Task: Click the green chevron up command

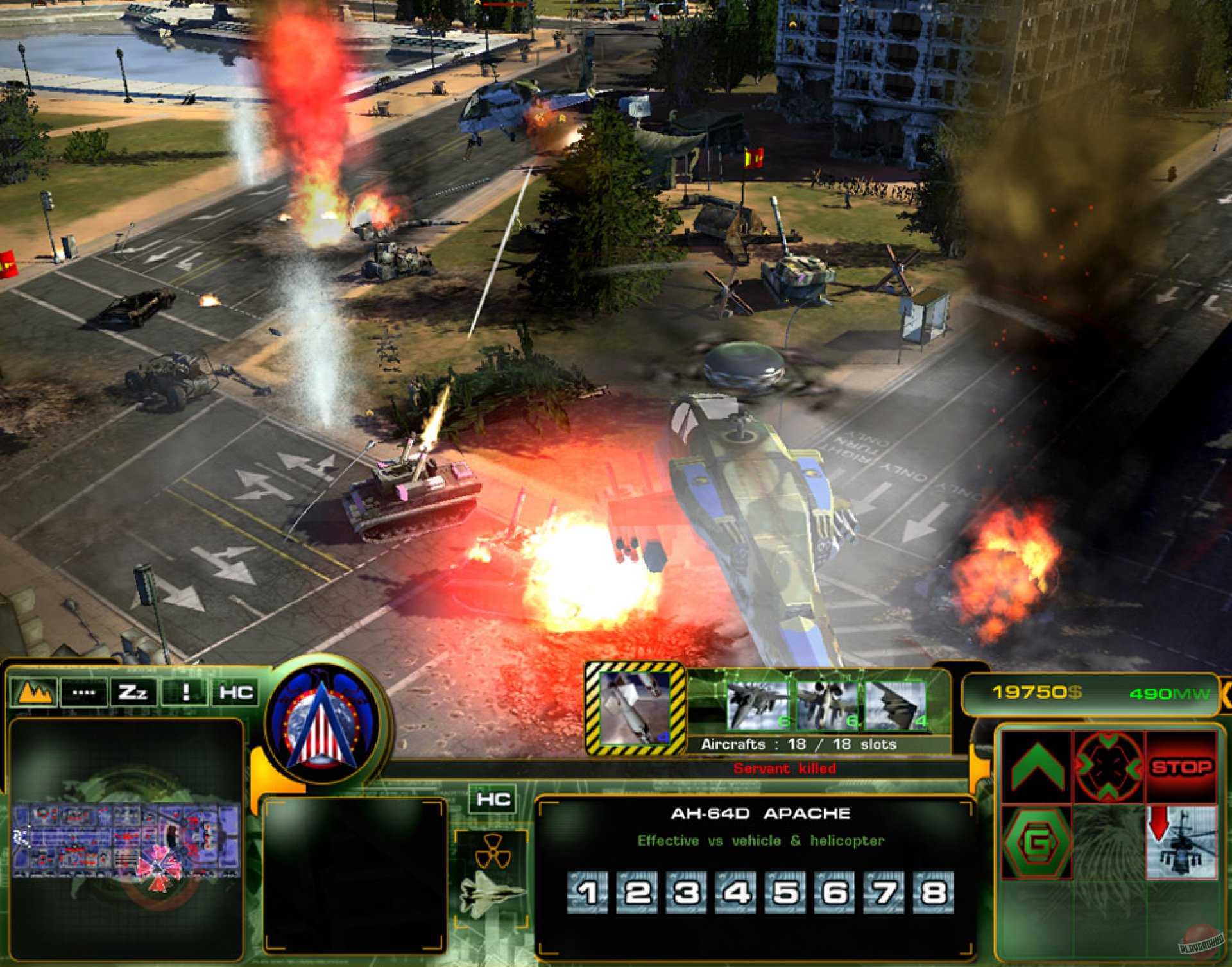Action: [1037, 767]
